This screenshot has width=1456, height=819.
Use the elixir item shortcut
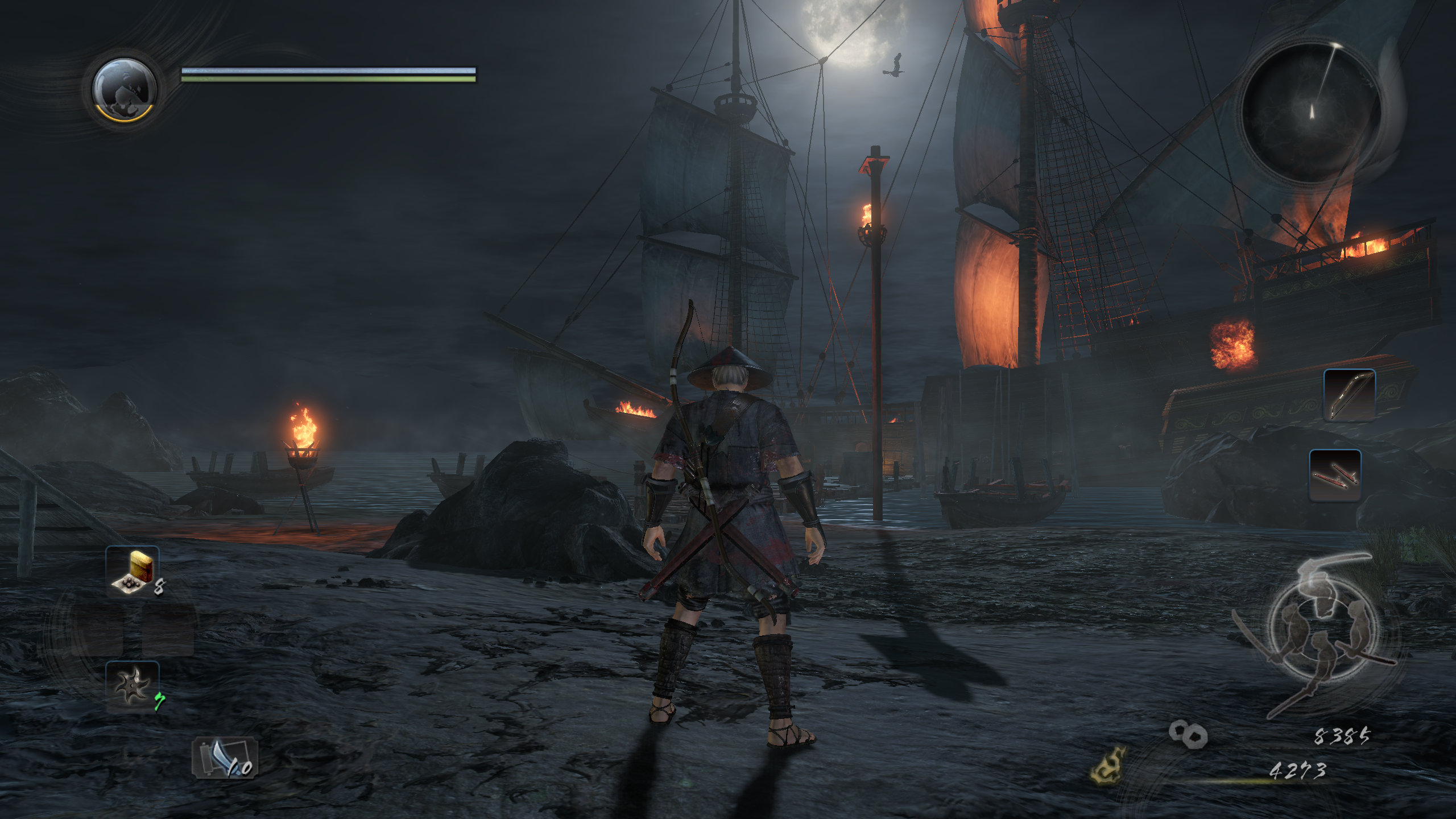coord(133,570)
